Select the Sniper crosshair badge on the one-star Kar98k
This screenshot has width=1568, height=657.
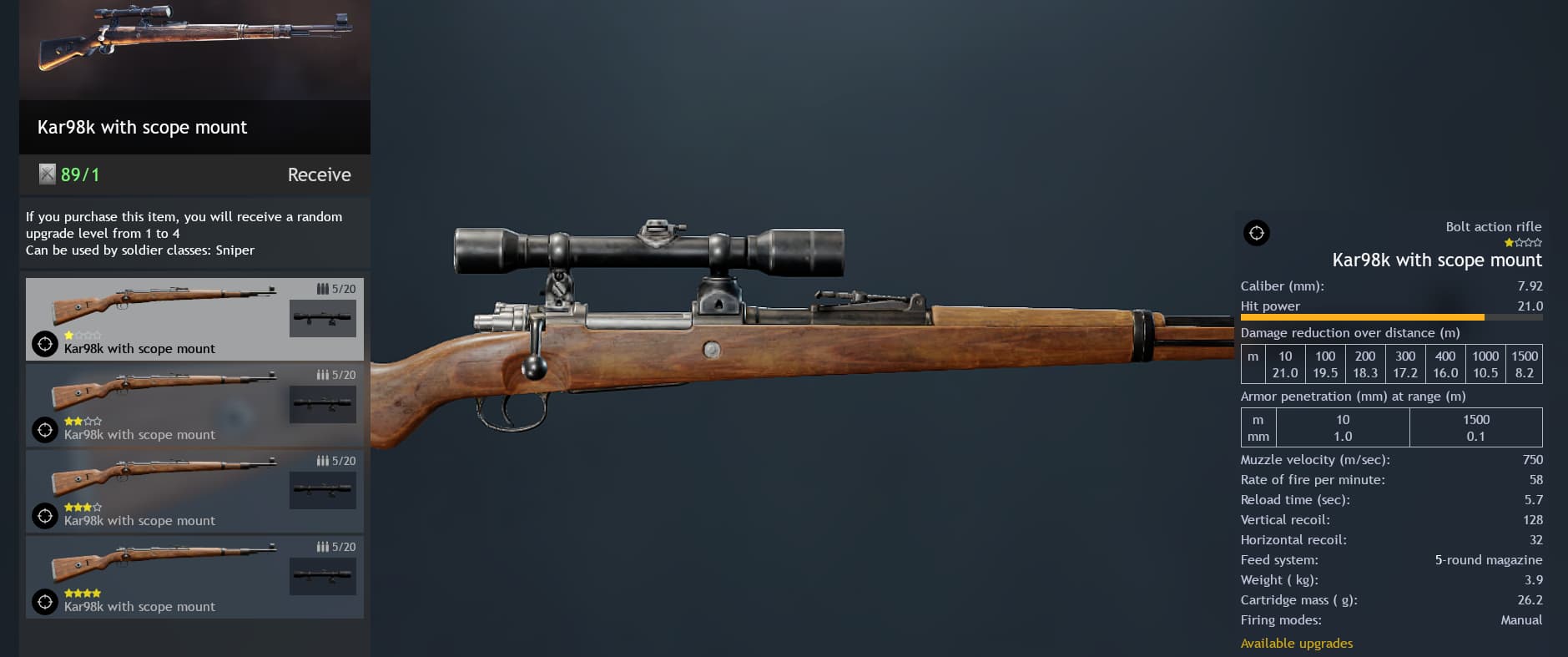[x=44, y=344]
